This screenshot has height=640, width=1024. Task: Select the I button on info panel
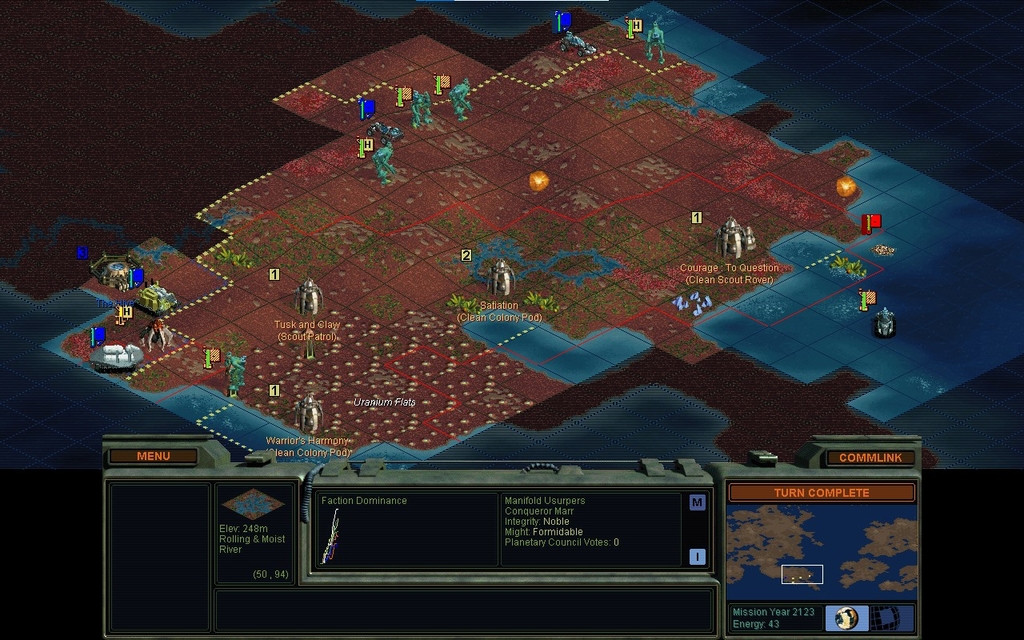697,557
